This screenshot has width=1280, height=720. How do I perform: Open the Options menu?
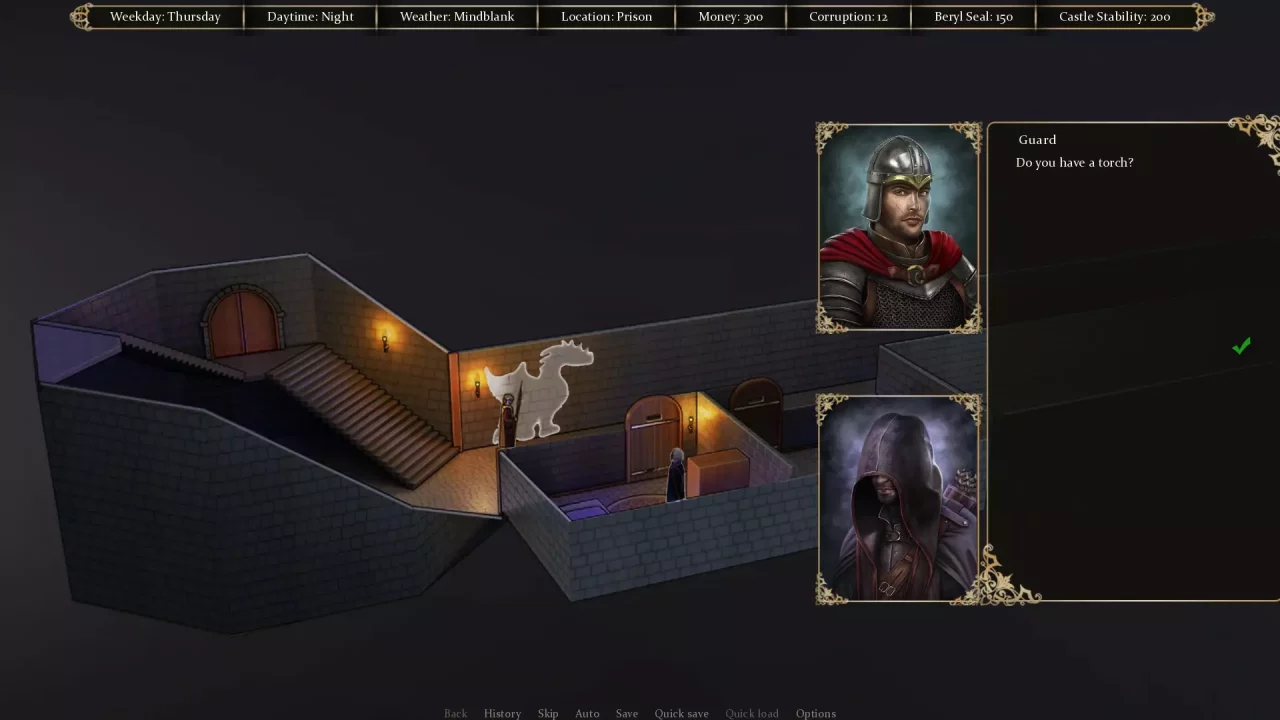815,713
